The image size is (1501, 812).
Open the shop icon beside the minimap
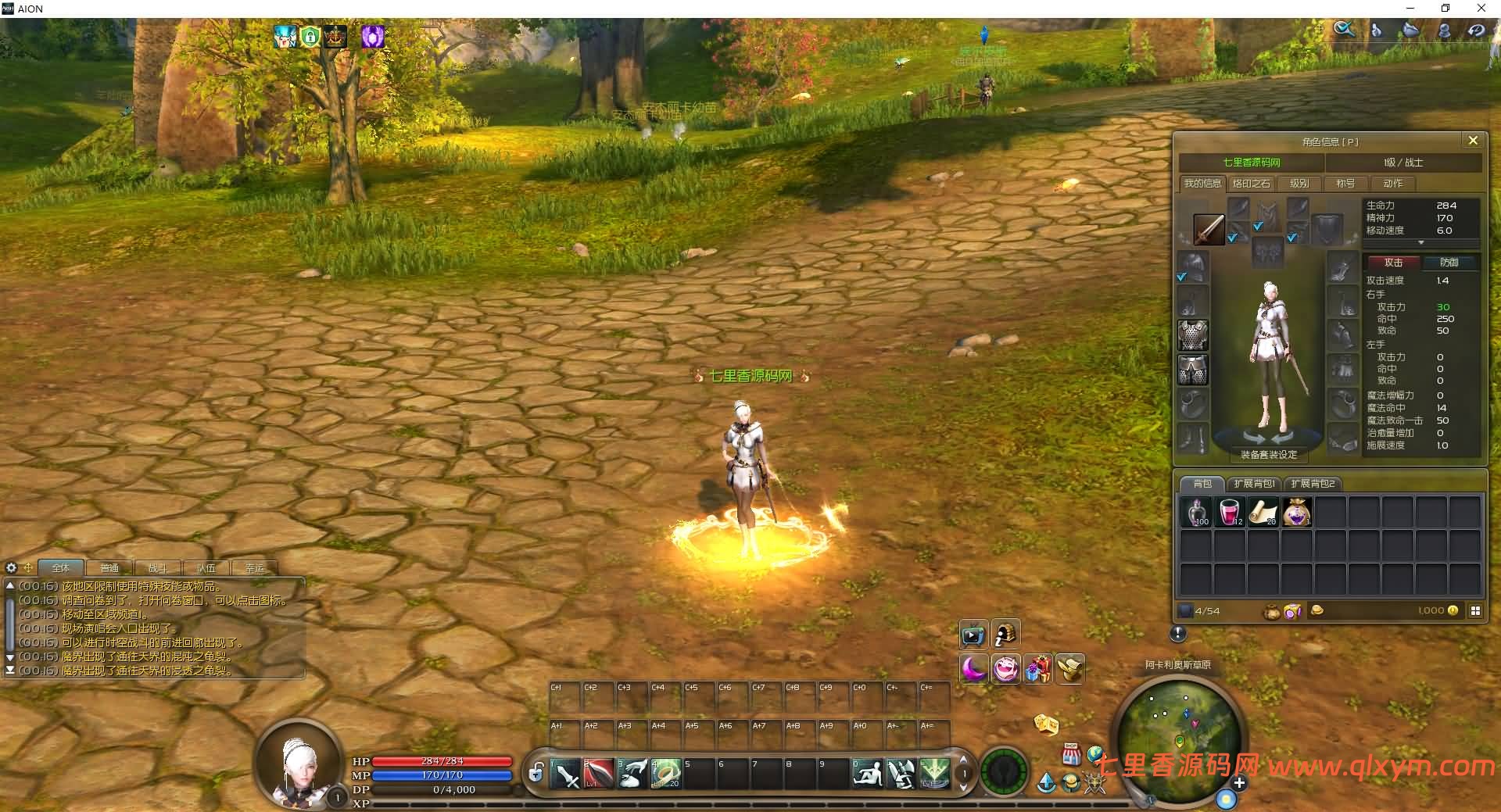(x=1071, y=755)
